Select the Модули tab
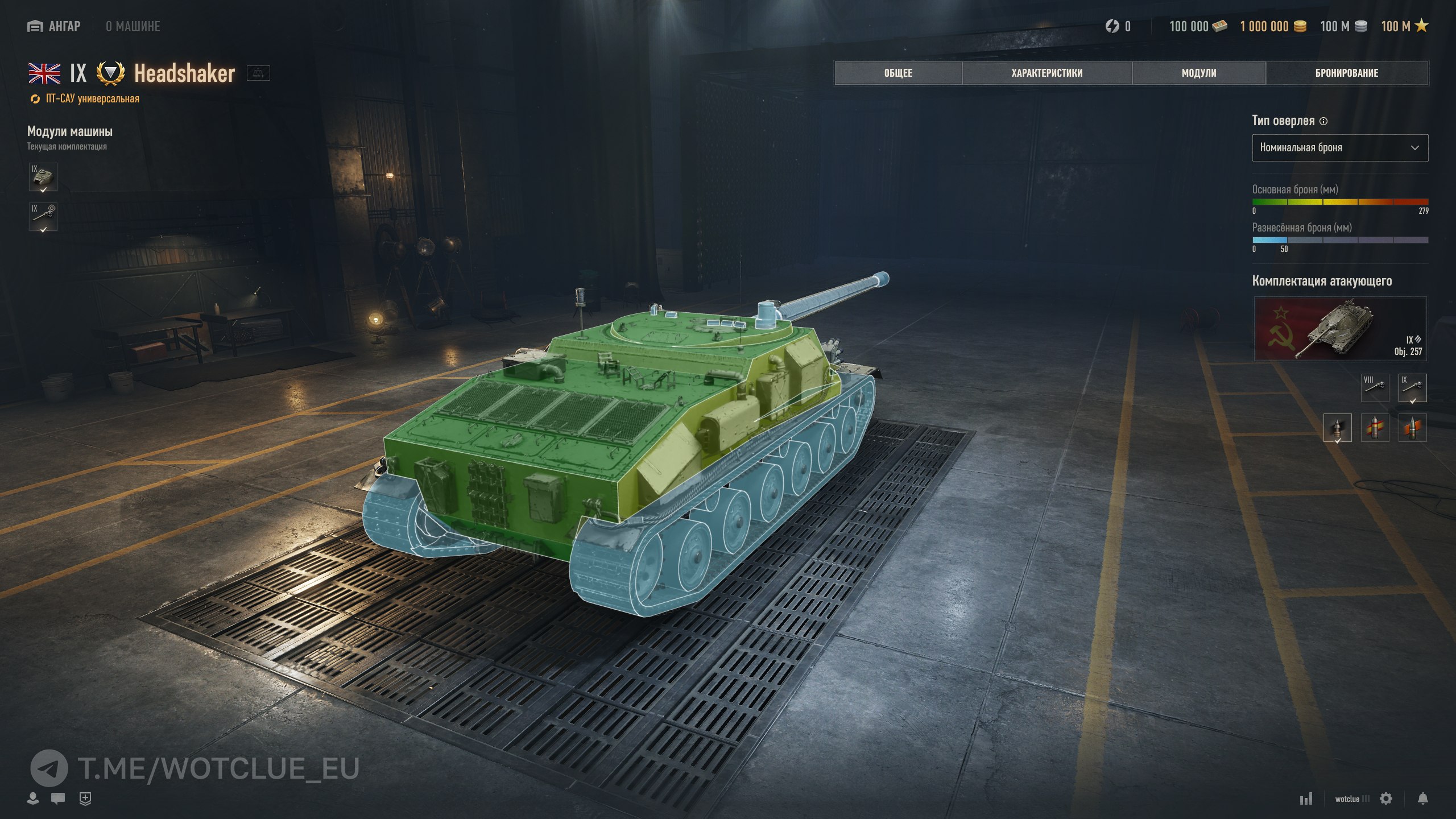This screenshot has width=1456, height=819. click(x=1199, y=73)
